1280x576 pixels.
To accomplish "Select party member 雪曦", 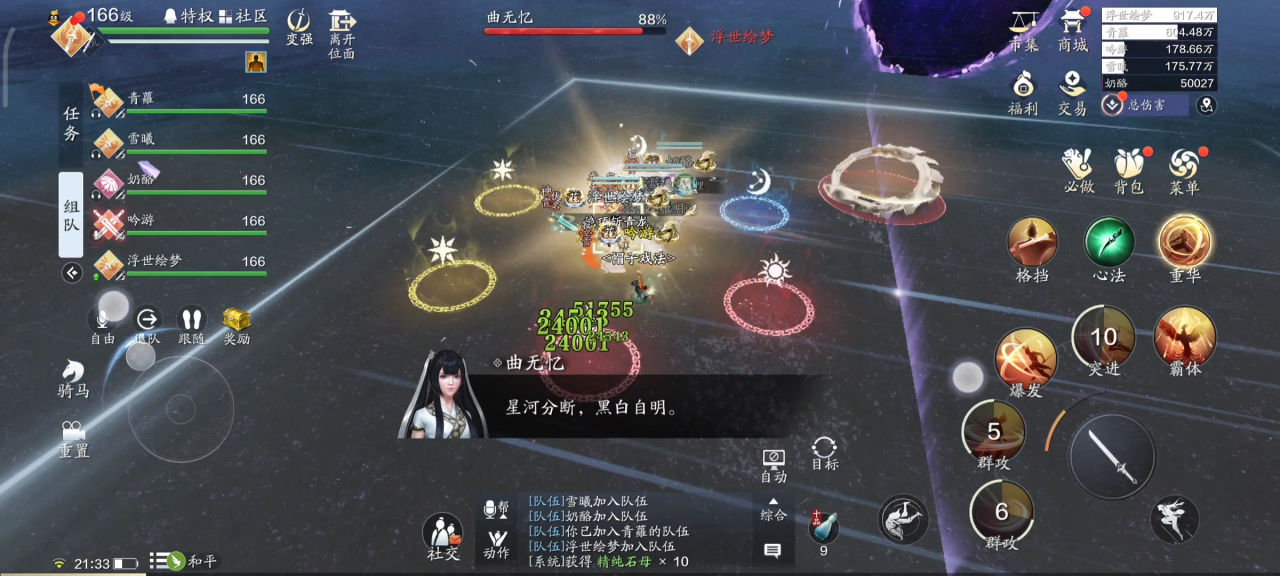I will pos(180,141).
